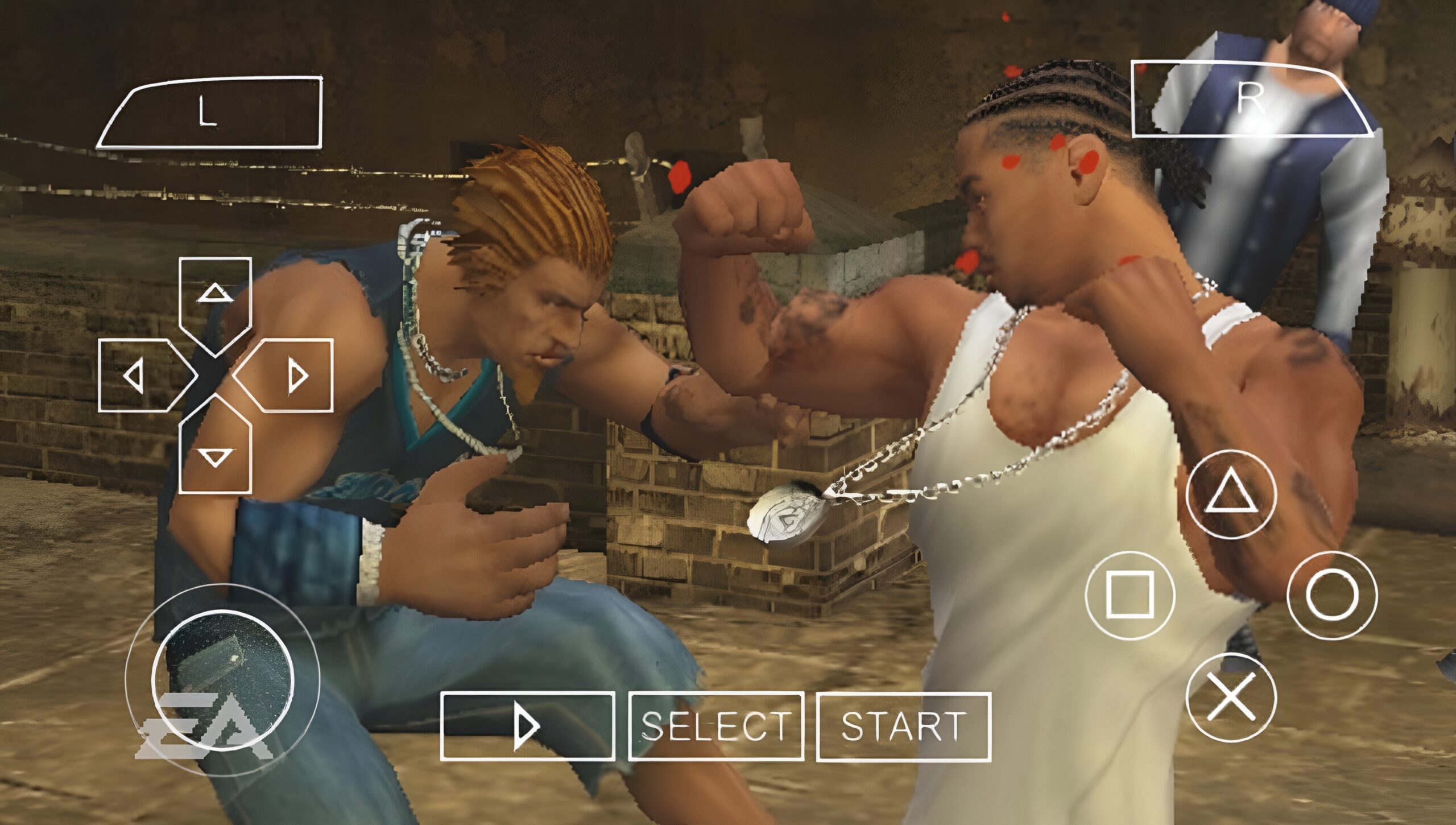1456x825 pixels.
Task: Tap the cross face button
Action: 1231,698
